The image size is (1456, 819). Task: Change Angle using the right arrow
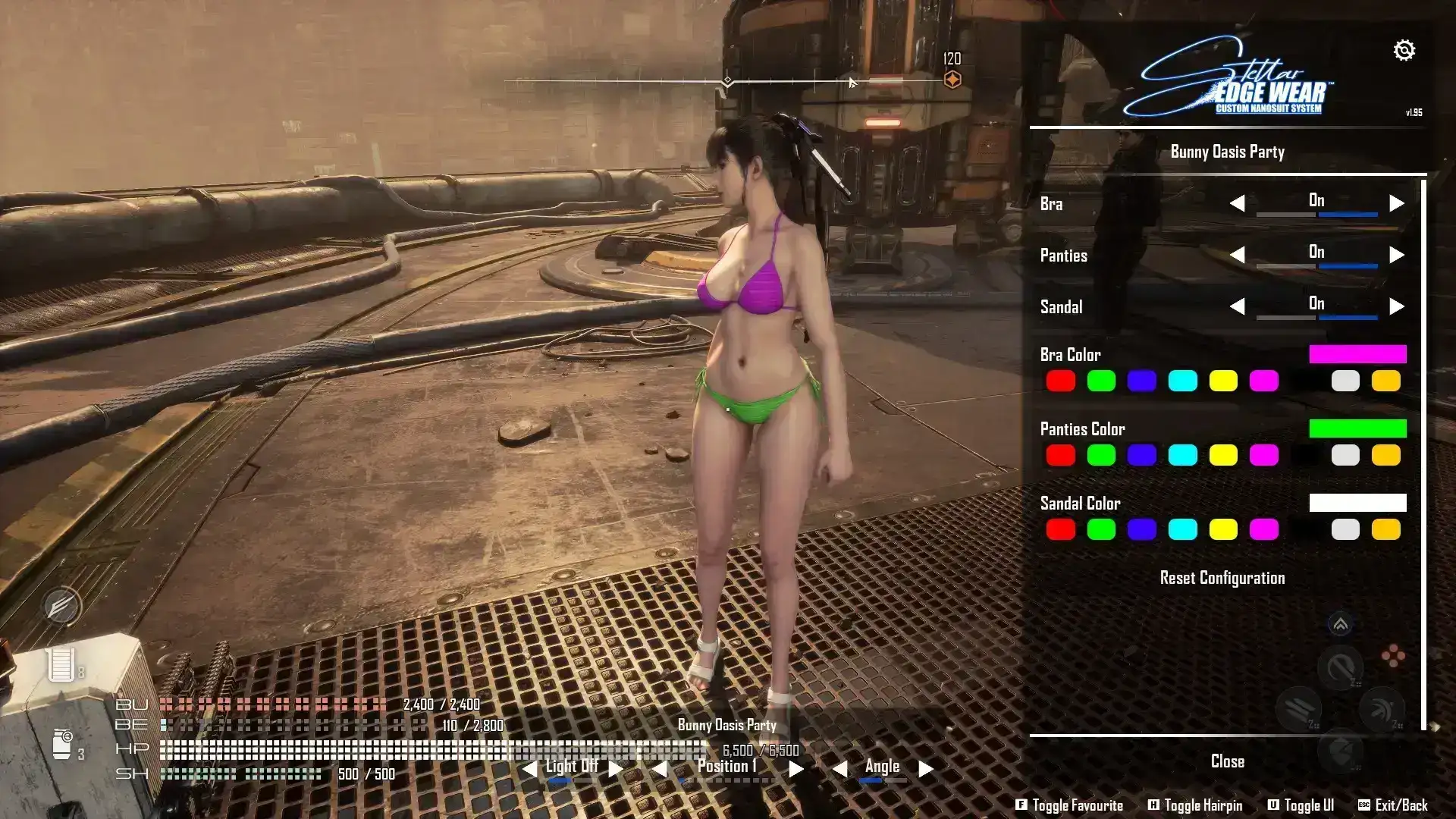pyautogui.click(x=924, y=767)
